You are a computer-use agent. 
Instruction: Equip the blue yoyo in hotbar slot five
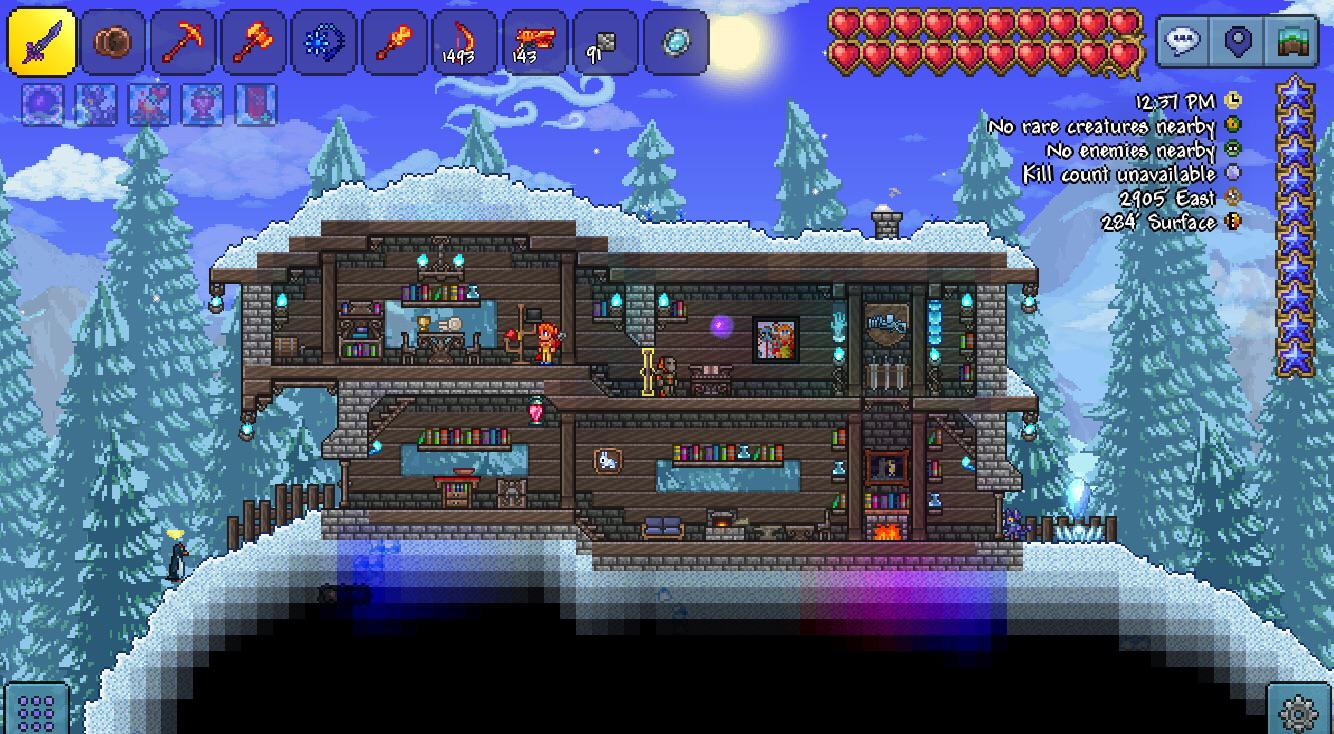click(324, 42)
